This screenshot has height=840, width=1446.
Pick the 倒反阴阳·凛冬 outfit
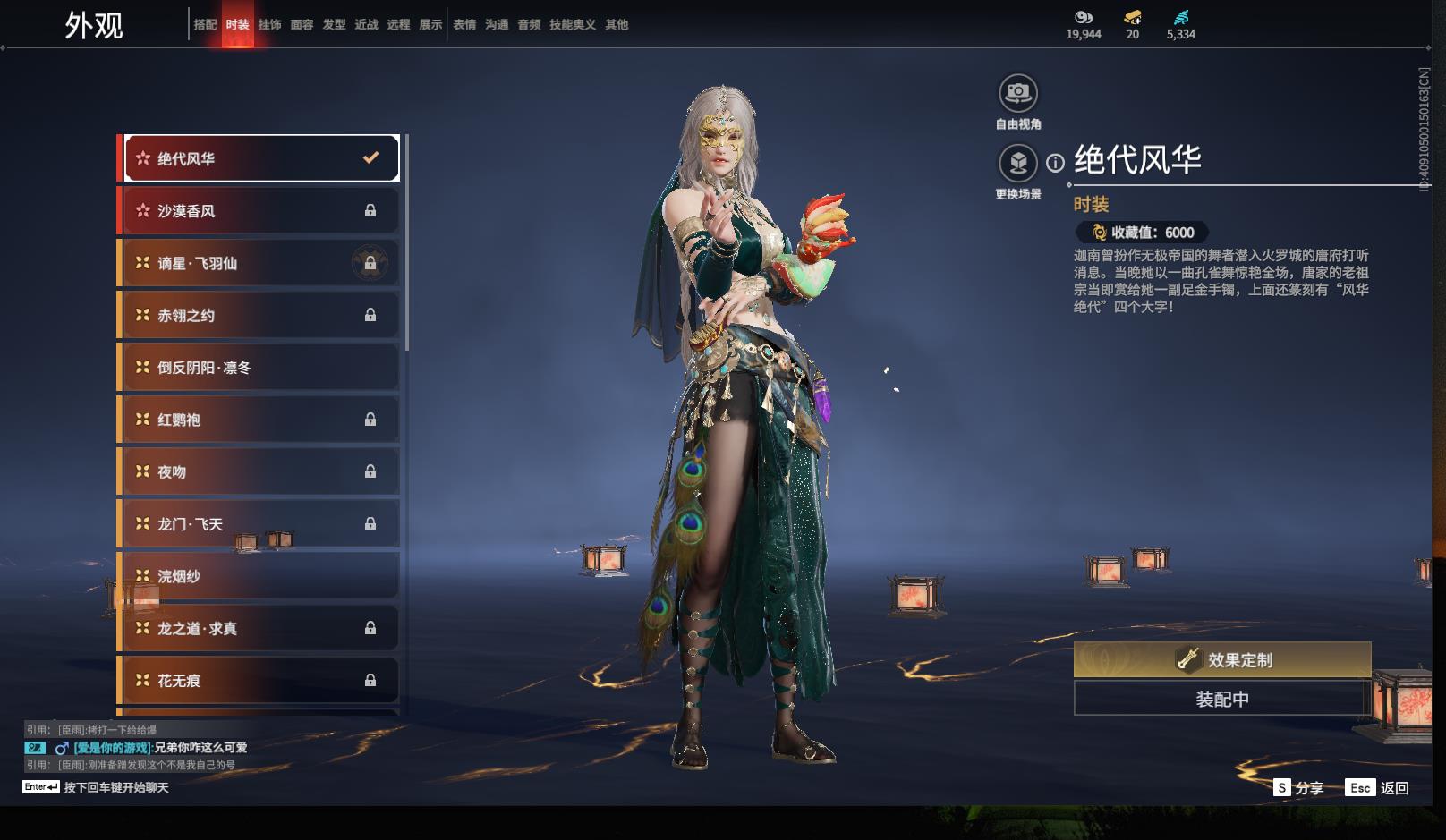pyautogui.click(x=259, y=368)
